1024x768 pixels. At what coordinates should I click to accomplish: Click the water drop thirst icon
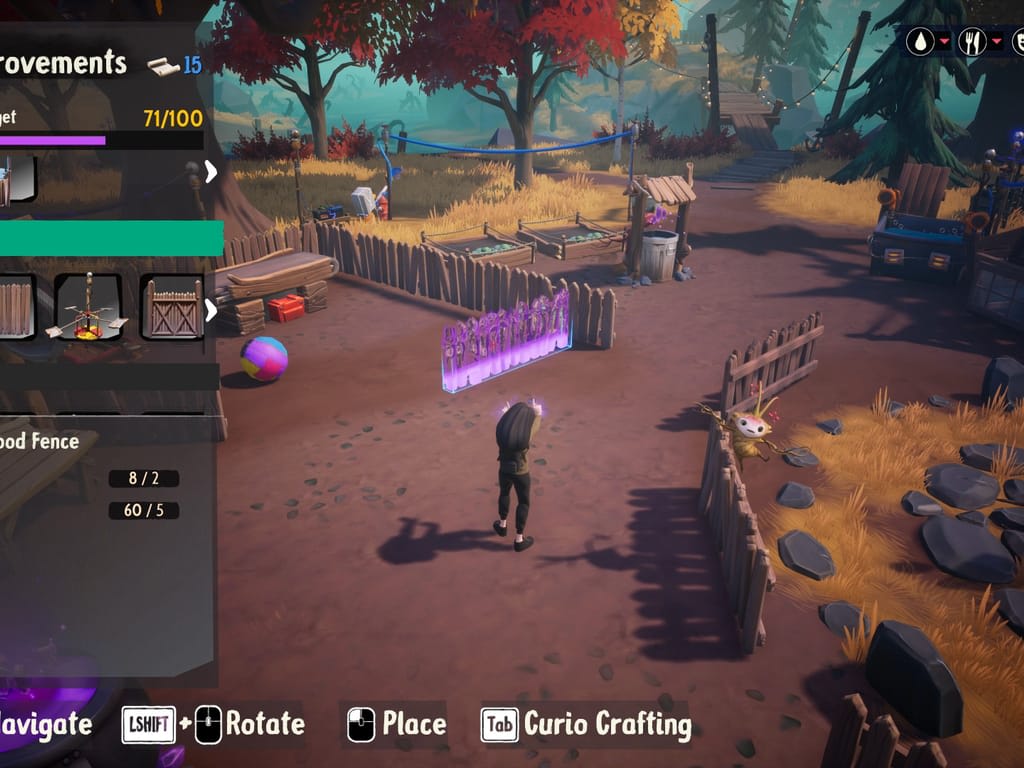coord(920,41)
